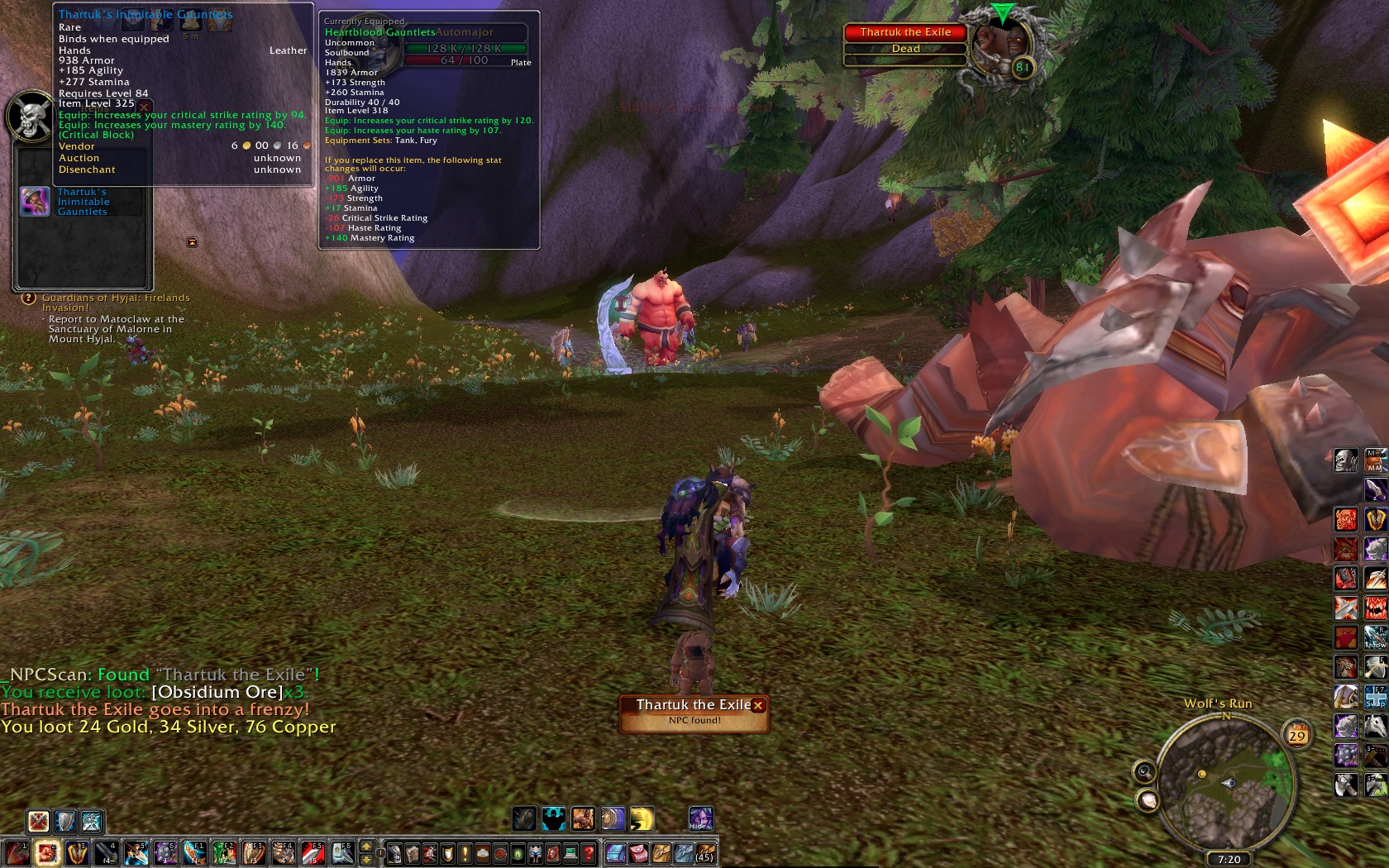
Task: Open the clock showing 7:20
Action: (1229, 859)
